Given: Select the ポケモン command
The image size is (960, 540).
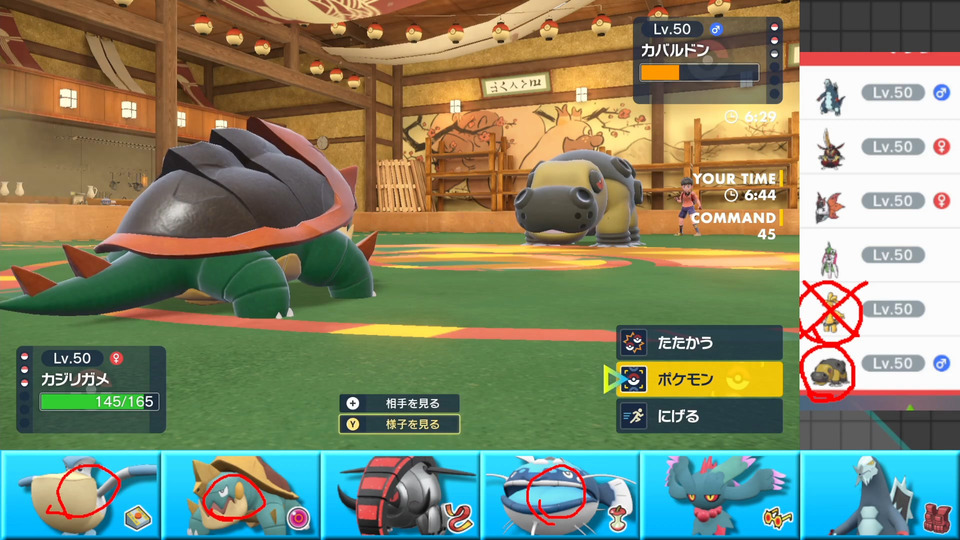Looking at the screenshot, I should (x=698, y=380).
